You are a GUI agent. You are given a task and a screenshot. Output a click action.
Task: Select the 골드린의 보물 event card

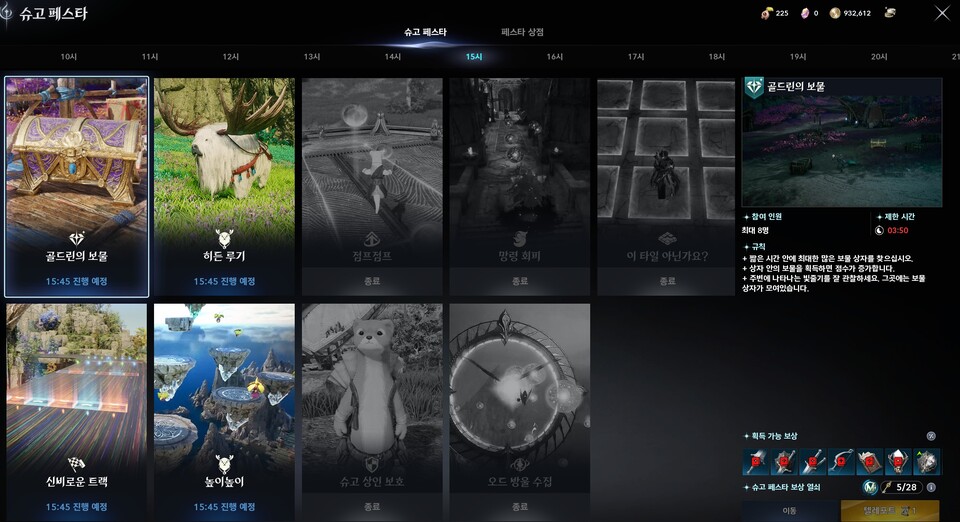coord(77,187)
